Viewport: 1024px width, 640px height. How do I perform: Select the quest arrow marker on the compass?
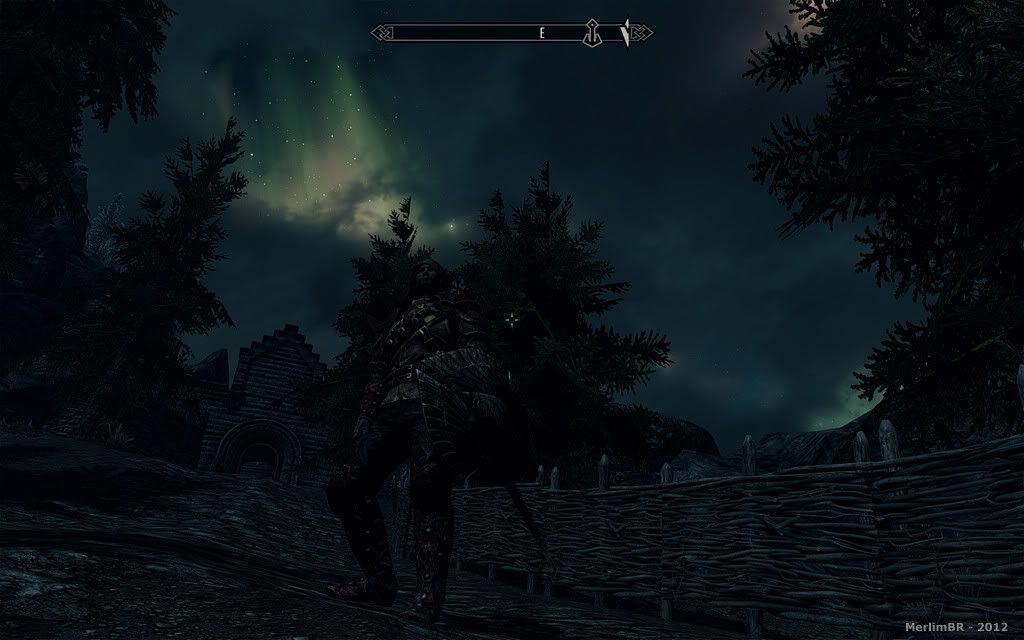pyautogui.click(x=626, y=33)
